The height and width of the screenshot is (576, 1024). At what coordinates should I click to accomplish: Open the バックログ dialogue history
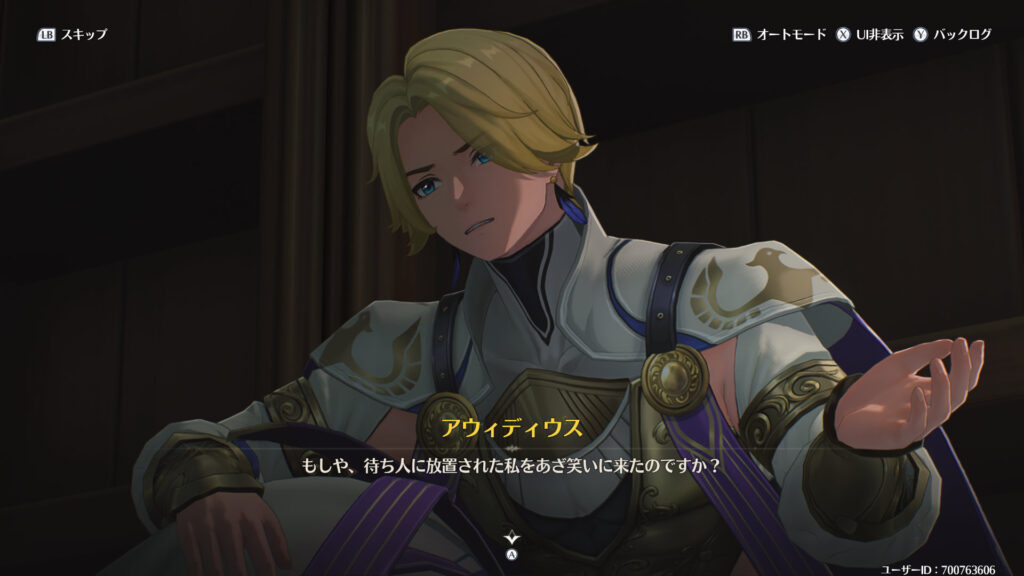click(952, 34)
